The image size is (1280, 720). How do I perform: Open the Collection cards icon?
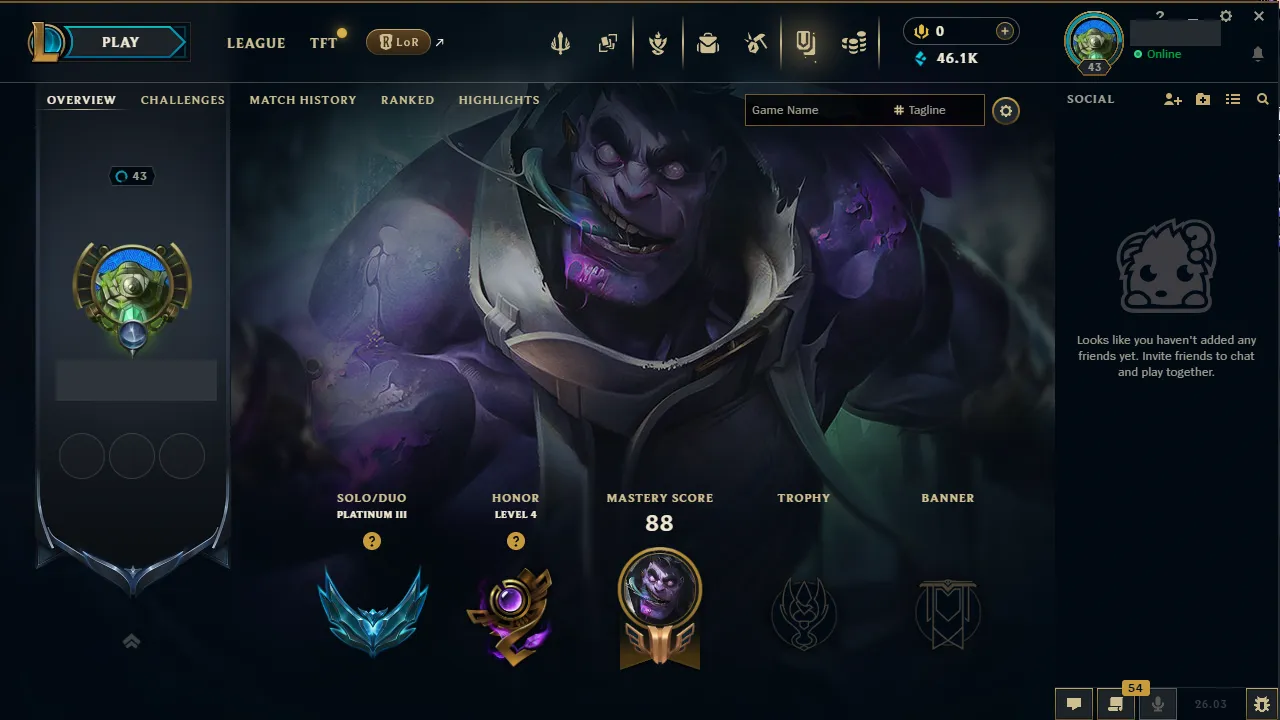[x=607, y=42]
